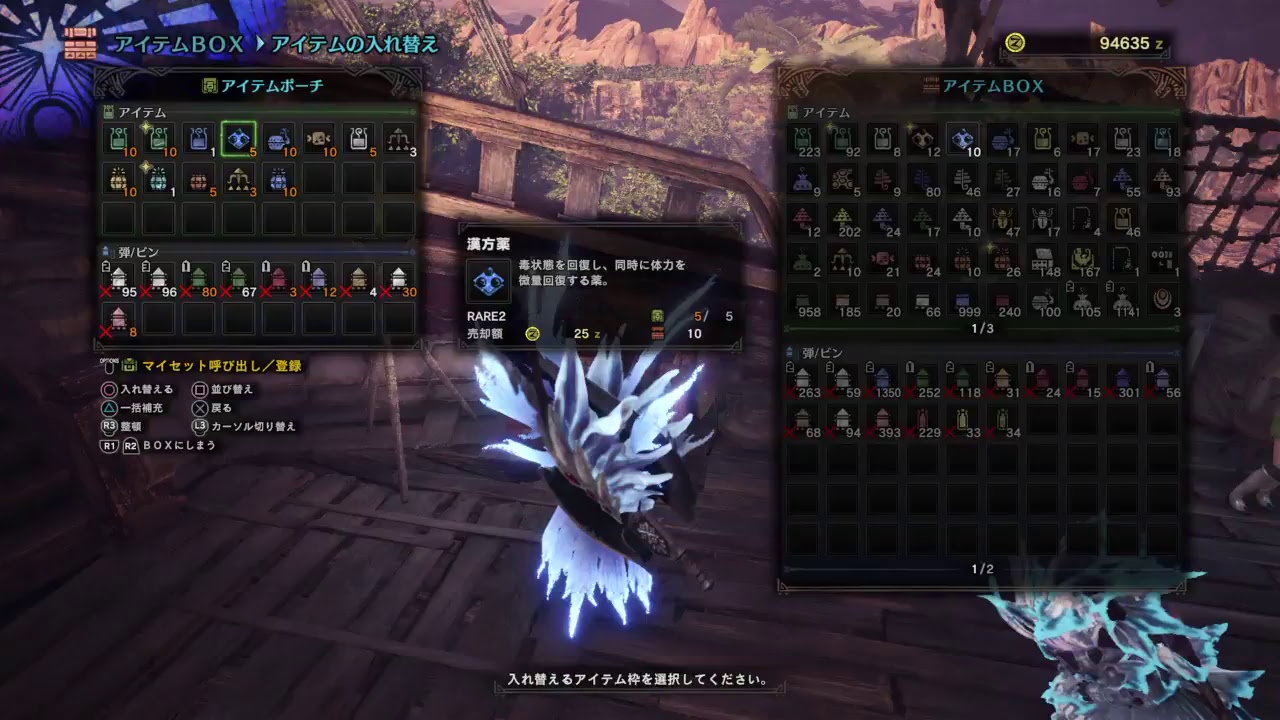Switch to the アイテムBOX panel header
The width and height of the screenshot is (1280, 720).
[985, 86]
